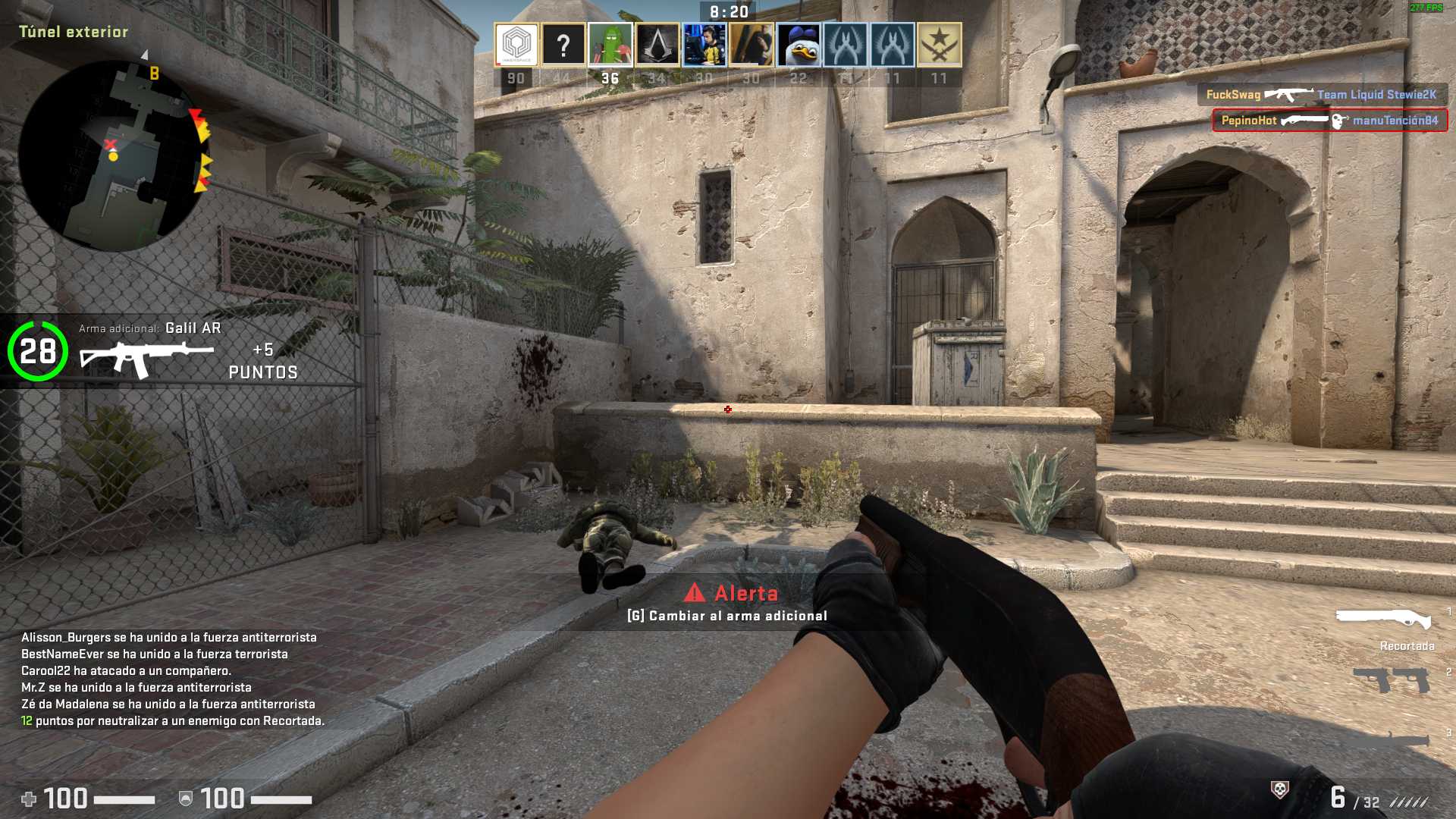This screenshot has width=1456, height=819.
Task: Click the duck with blue cap avatar
Action: click(x=798, y=45)
